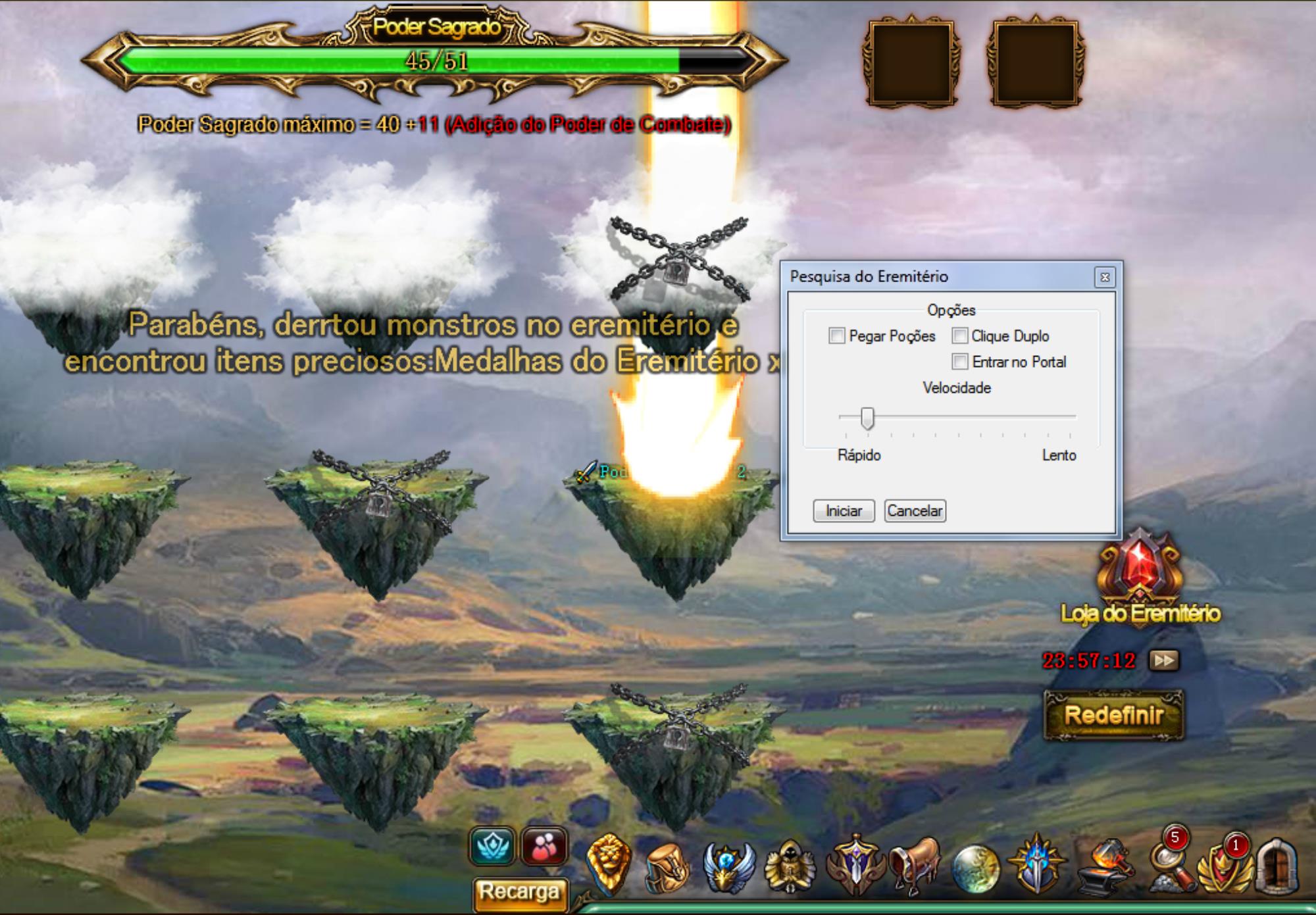Viewport: 1316px width, 915px height.
Task: Cancel the Pesquisa do Eremitério dialog
Action: (915, 511)
